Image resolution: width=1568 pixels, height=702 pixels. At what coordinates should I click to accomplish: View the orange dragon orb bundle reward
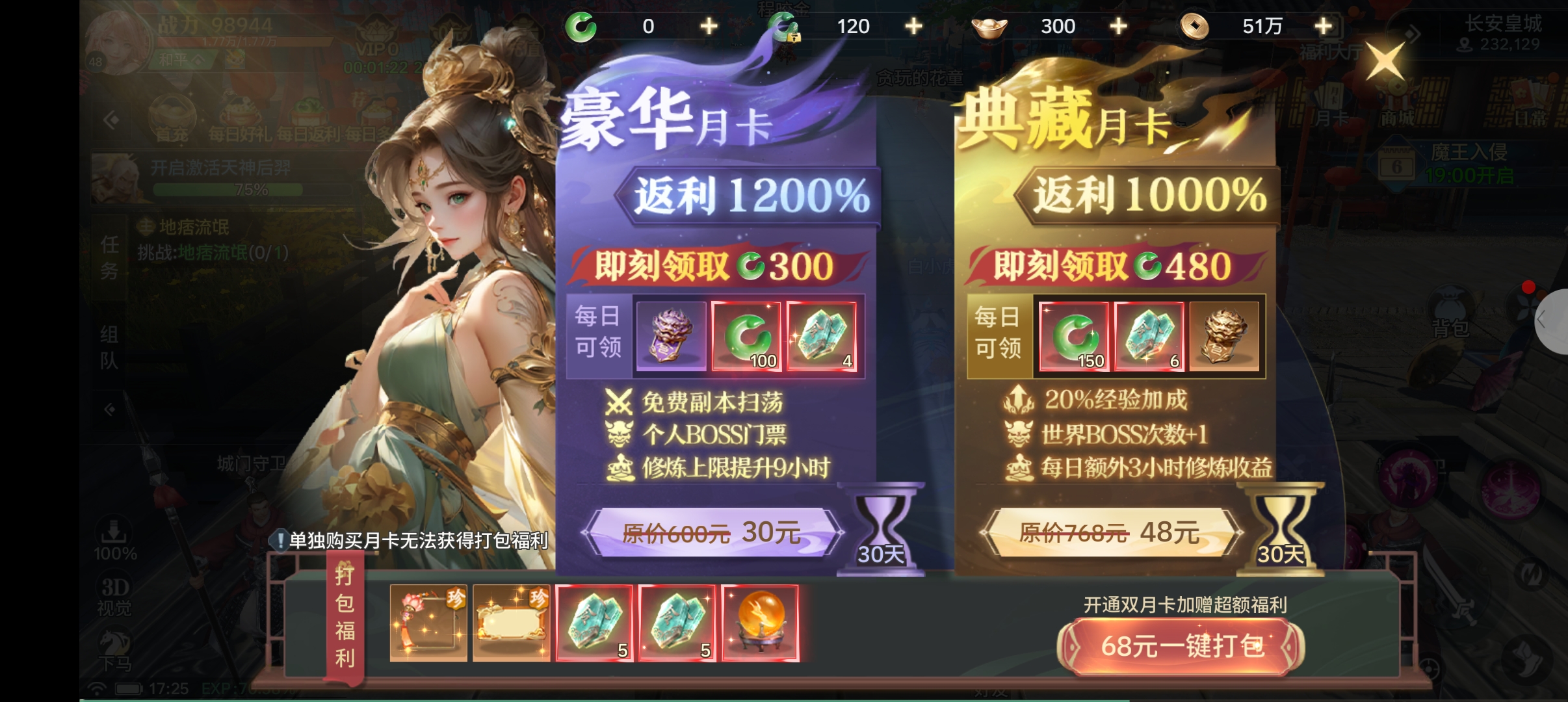click(x=760, y=623)
